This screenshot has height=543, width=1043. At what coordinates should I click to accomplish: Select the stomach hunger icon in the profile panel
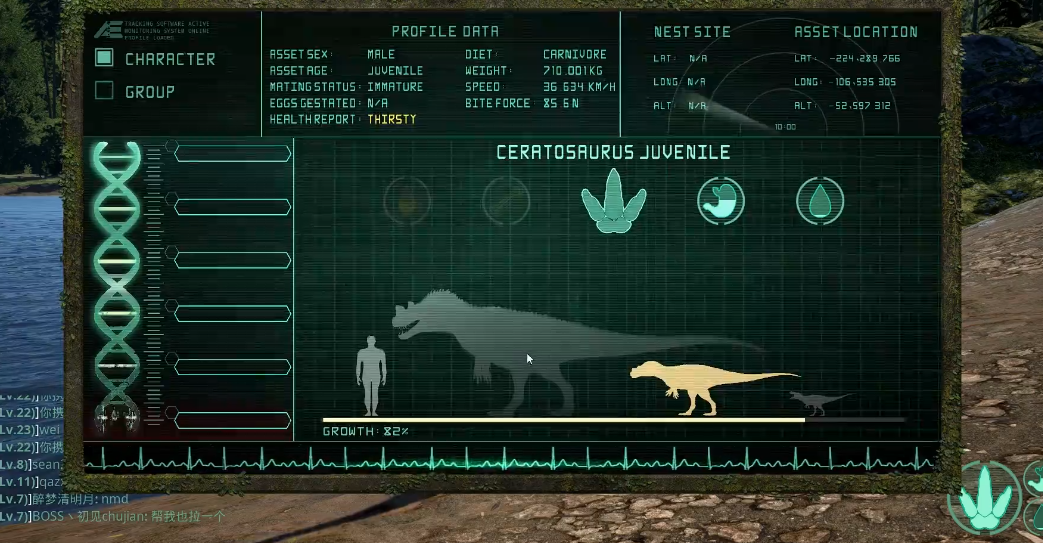pos(721,201)
